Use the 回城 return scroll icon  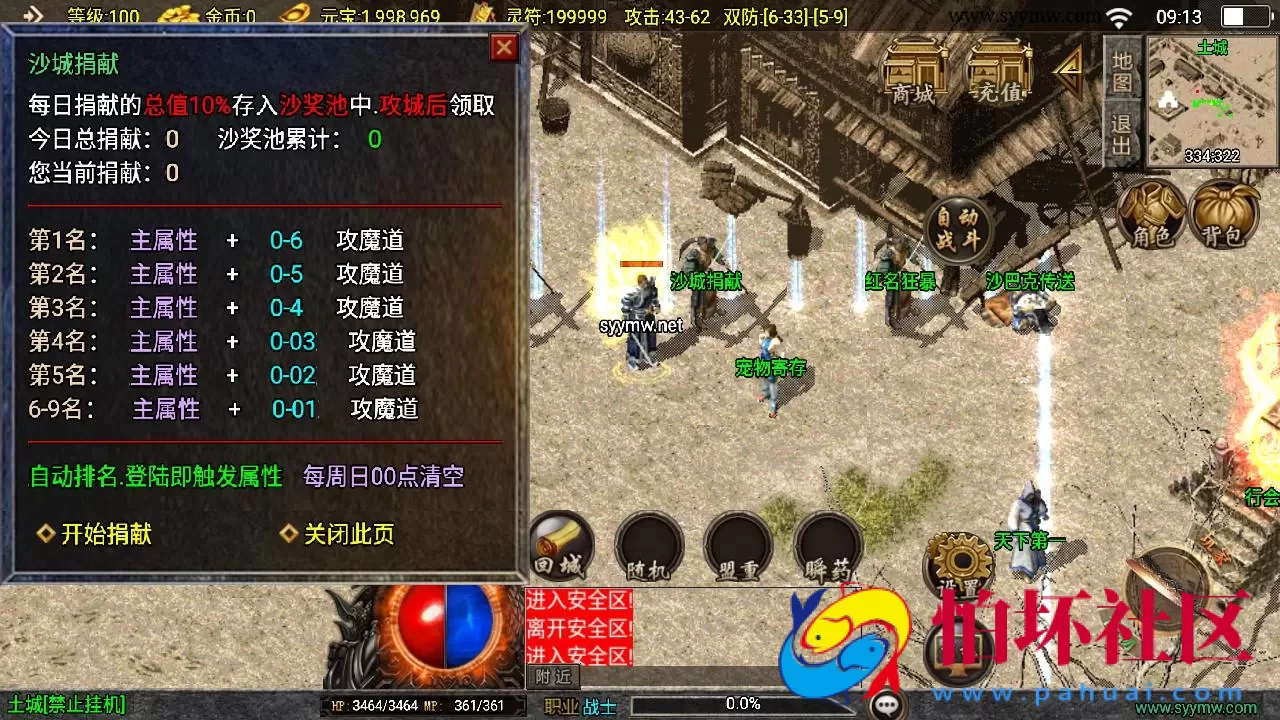coord(561,546)
